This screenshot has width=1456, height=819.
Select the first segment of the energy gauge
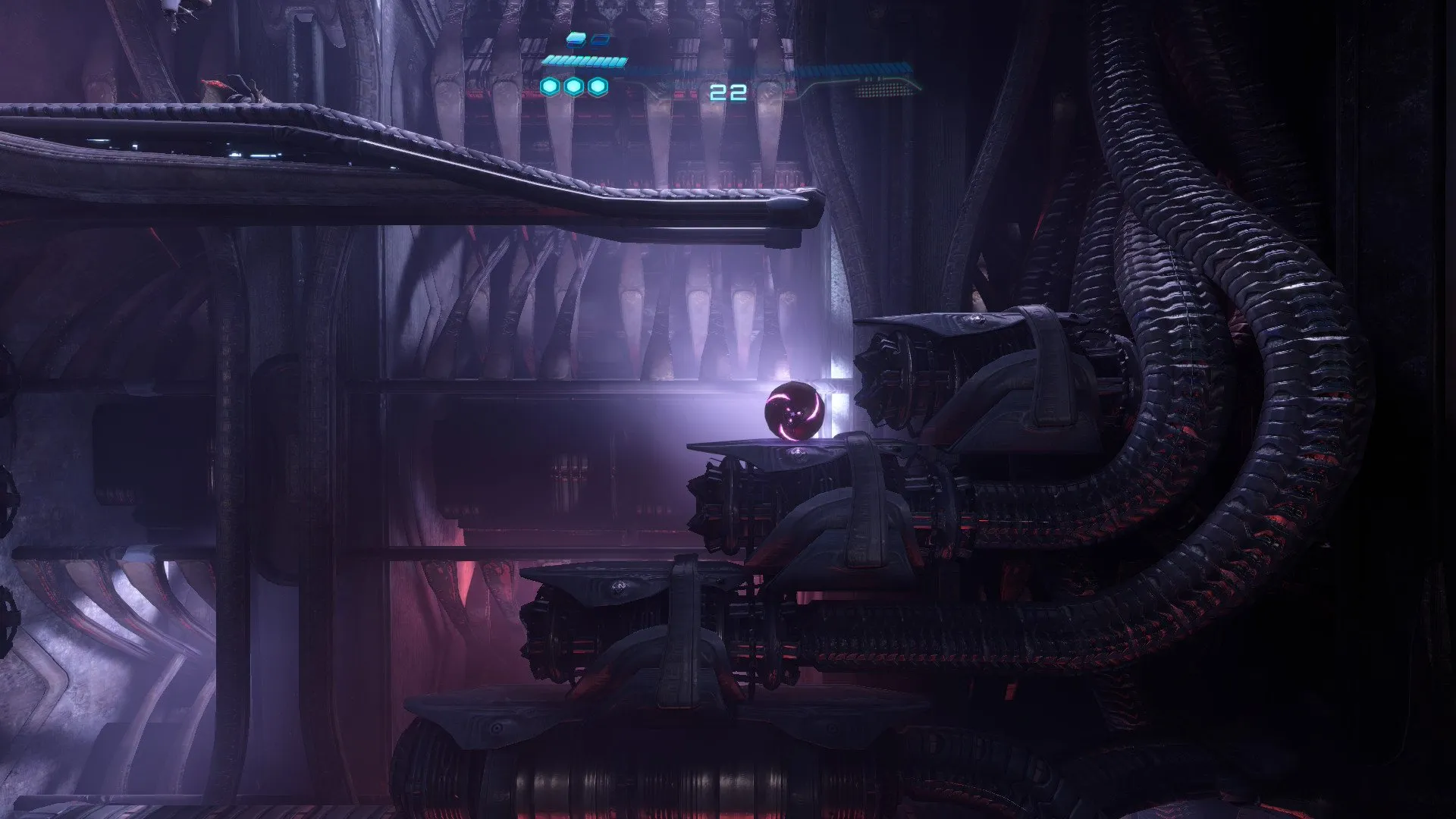(x=548, y=60)
